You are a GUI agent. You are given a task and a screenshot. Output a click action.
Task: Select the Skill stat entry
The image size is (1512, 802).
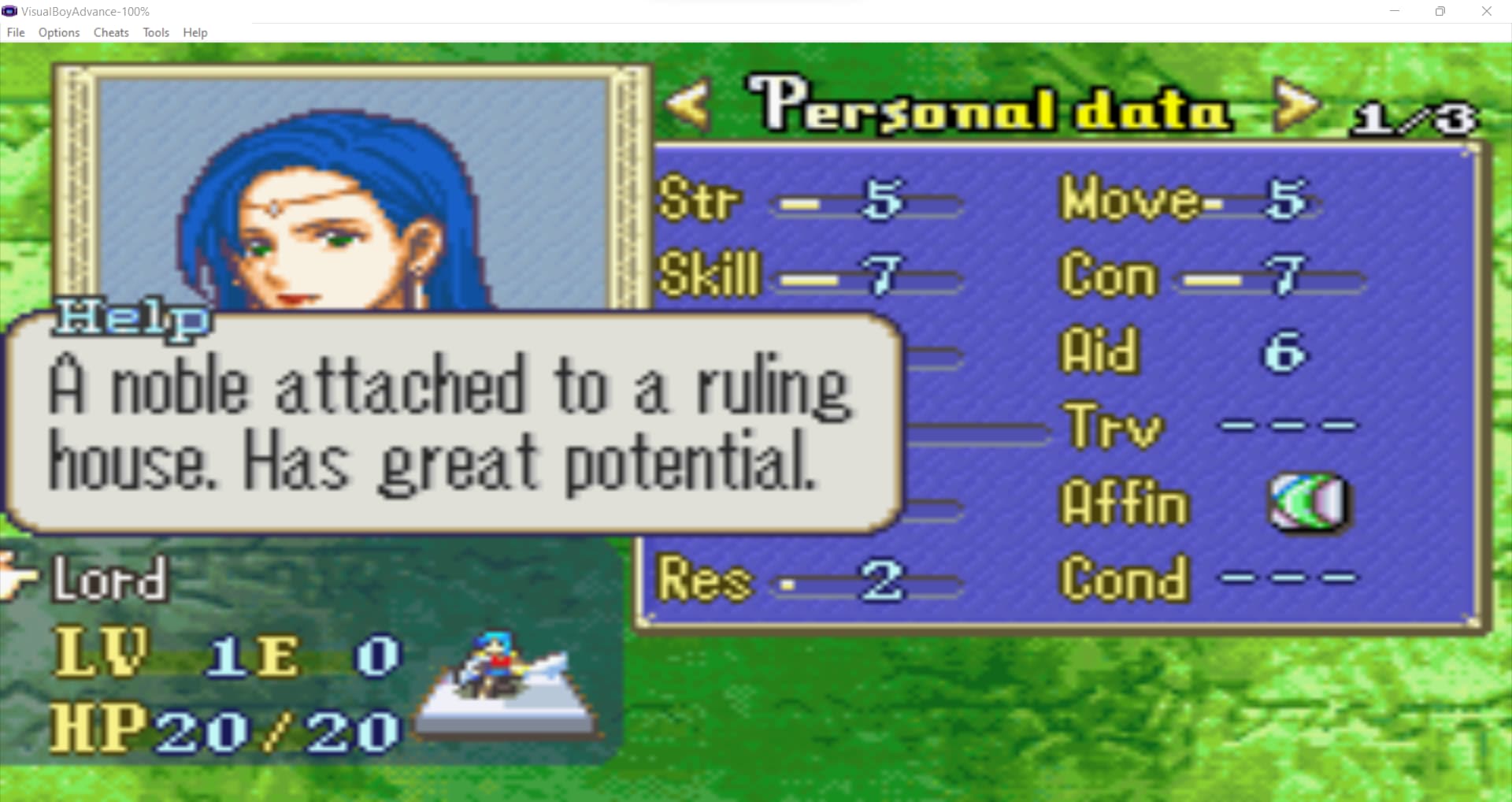click(x=710, y=275)
